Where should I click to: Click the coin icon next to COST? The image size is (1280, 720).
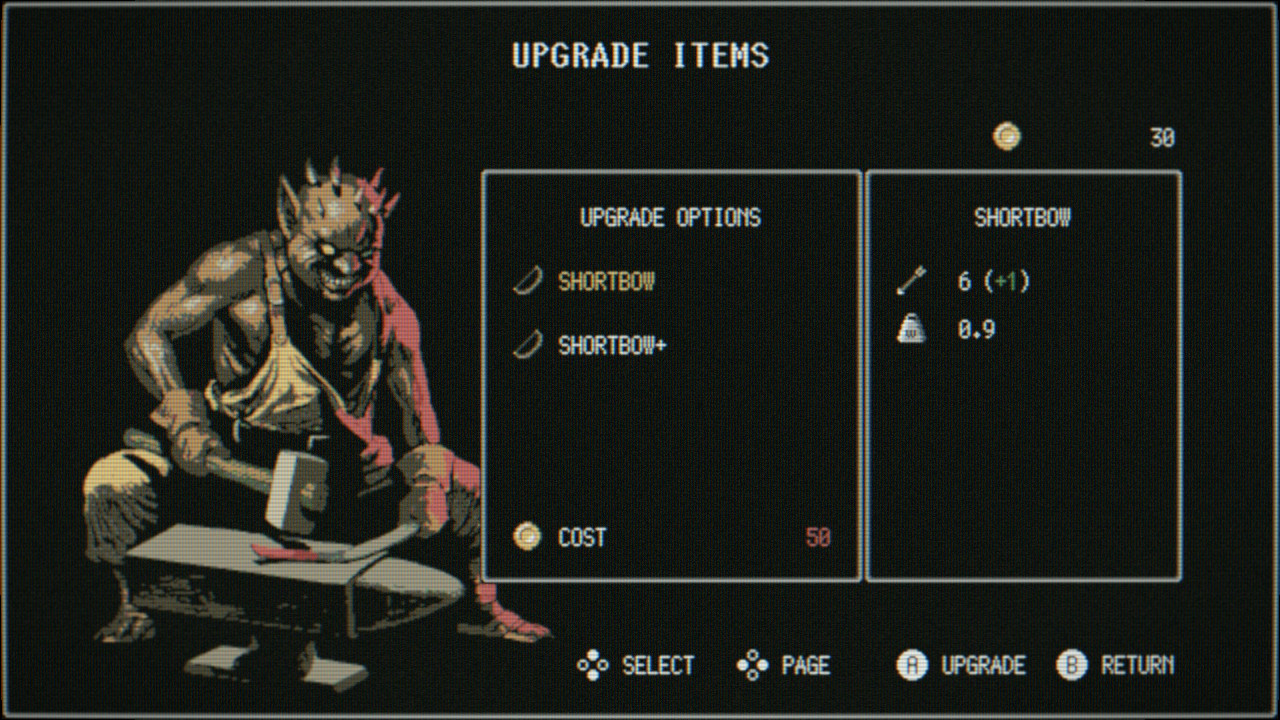[526, 538]
